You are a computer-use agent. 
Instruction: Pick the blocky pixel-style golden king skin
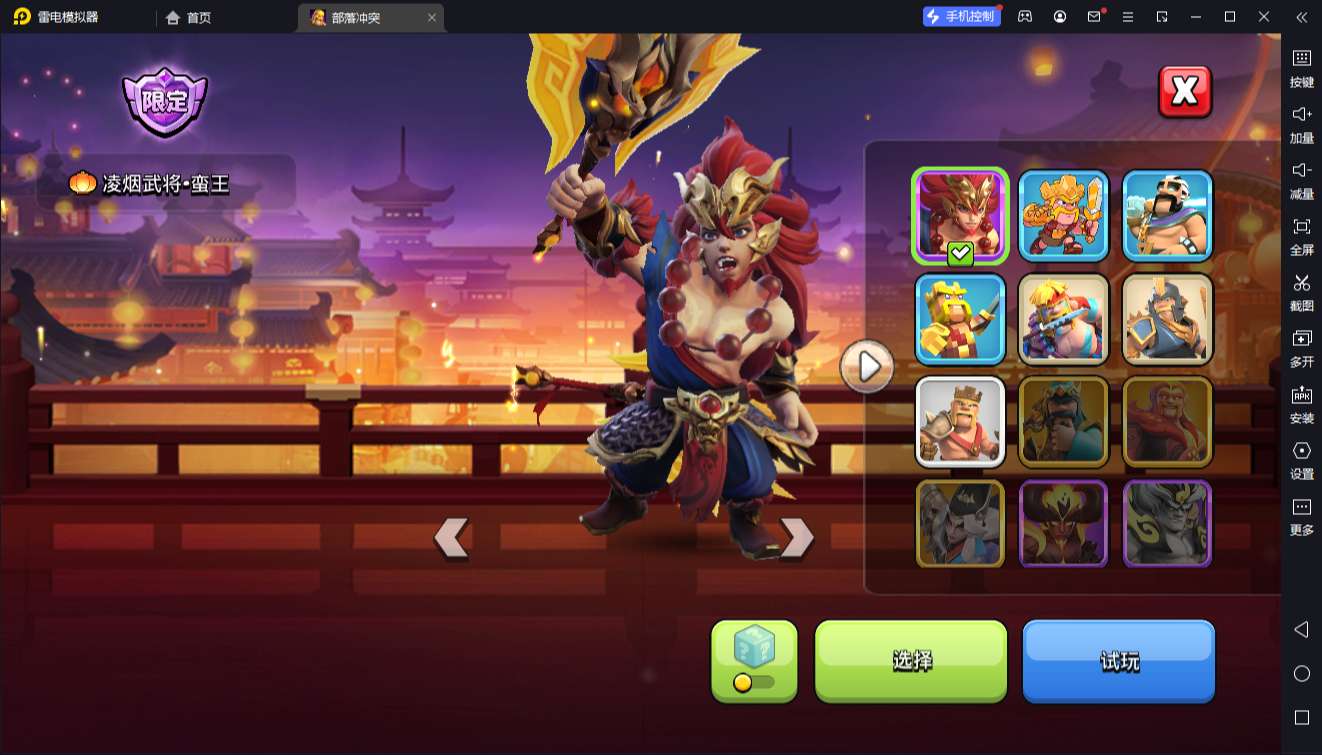[960, 319]
